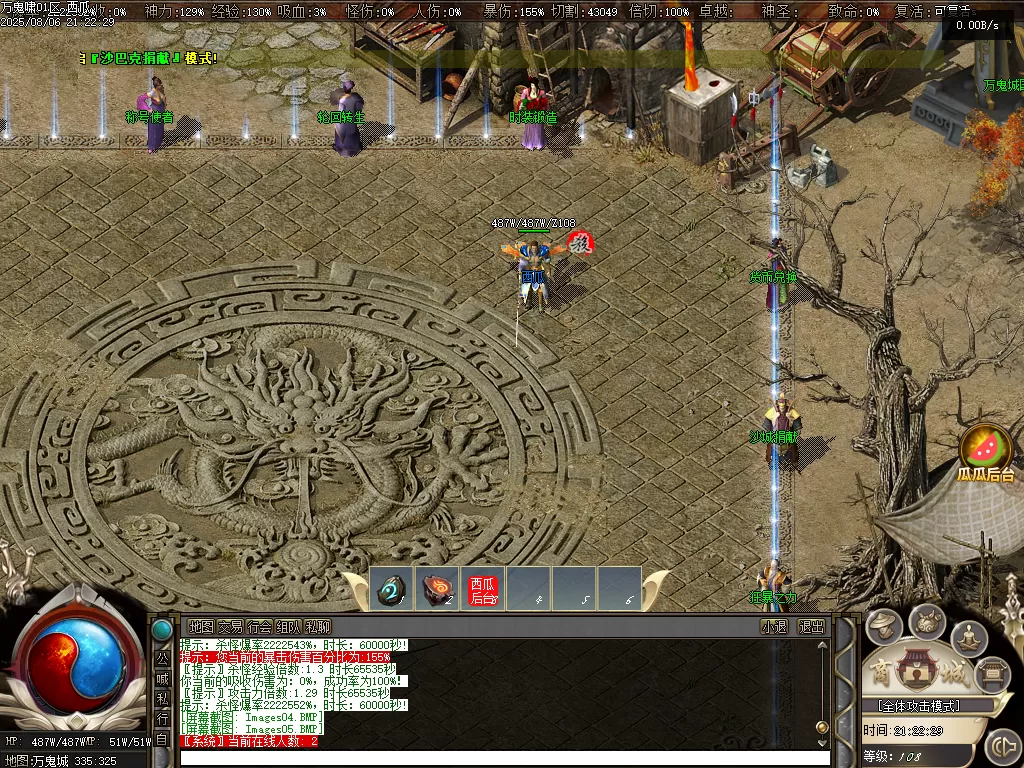Image resolution: width=1024 pixels, height=768 pixels.
Task: Open the 交易 trade button
Action: pyautogui.click(x=230, y=627)
